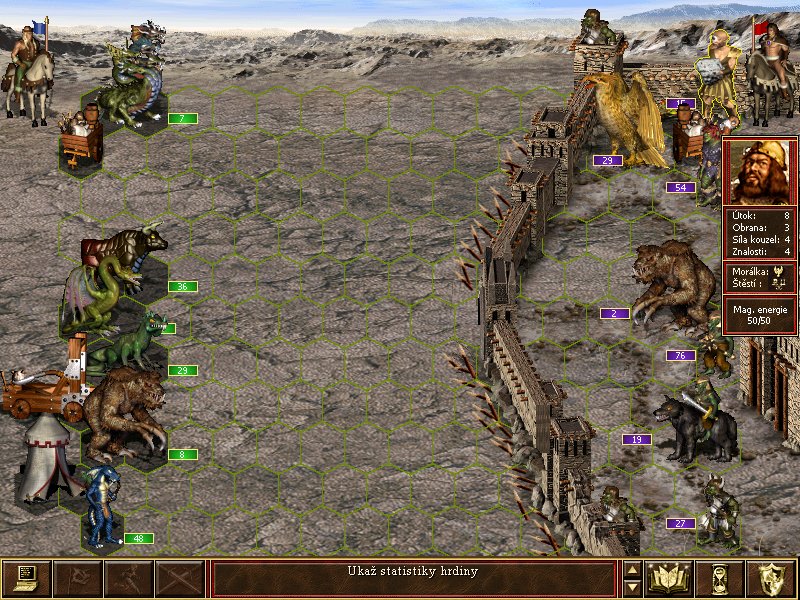The width and height of the screenshot is (800, 600).
Task: Click the surrender flag button
Action: pos(77,579)
